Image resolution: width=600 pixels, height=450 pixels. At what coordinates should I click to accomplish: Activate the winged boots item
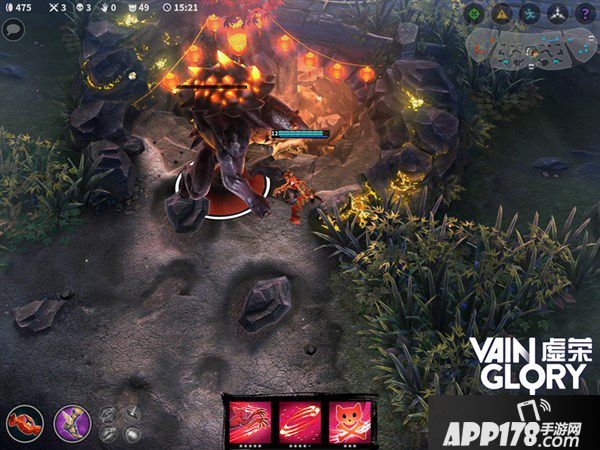coord(71,423)
